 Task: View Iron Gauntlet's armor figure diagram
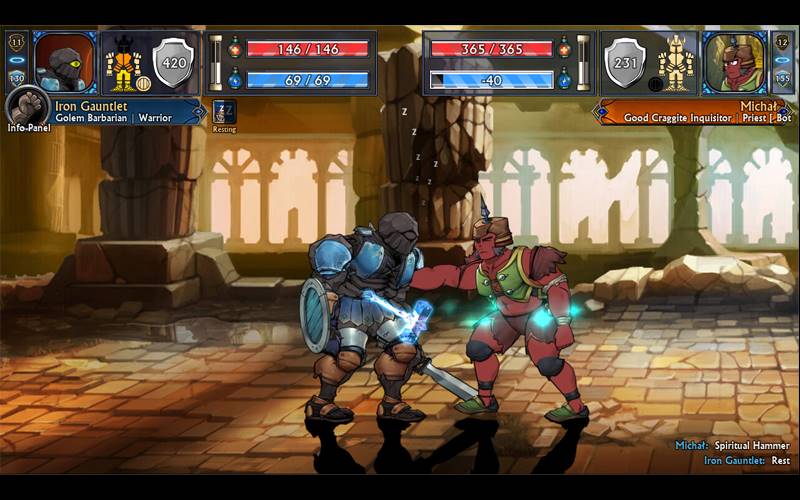coord(123,62)
